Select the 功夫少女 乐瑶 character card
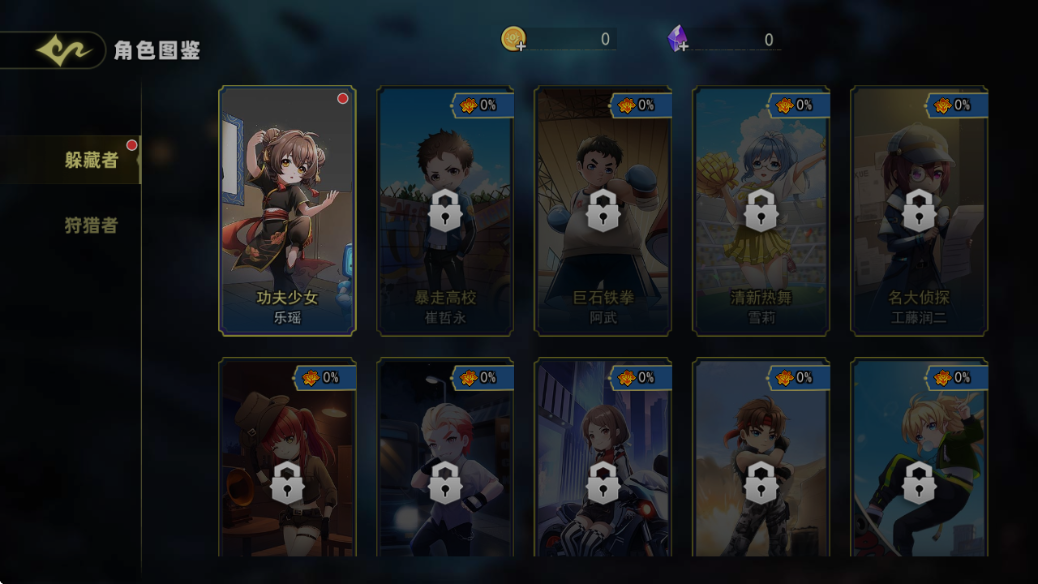1038x584 pixels. [287, 210]
